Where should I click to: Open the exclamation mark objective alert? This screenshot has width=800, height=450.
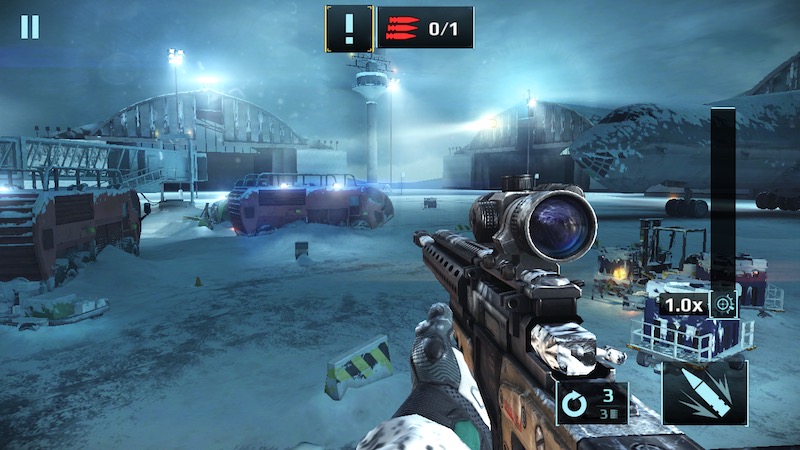(x=349, y=27)
